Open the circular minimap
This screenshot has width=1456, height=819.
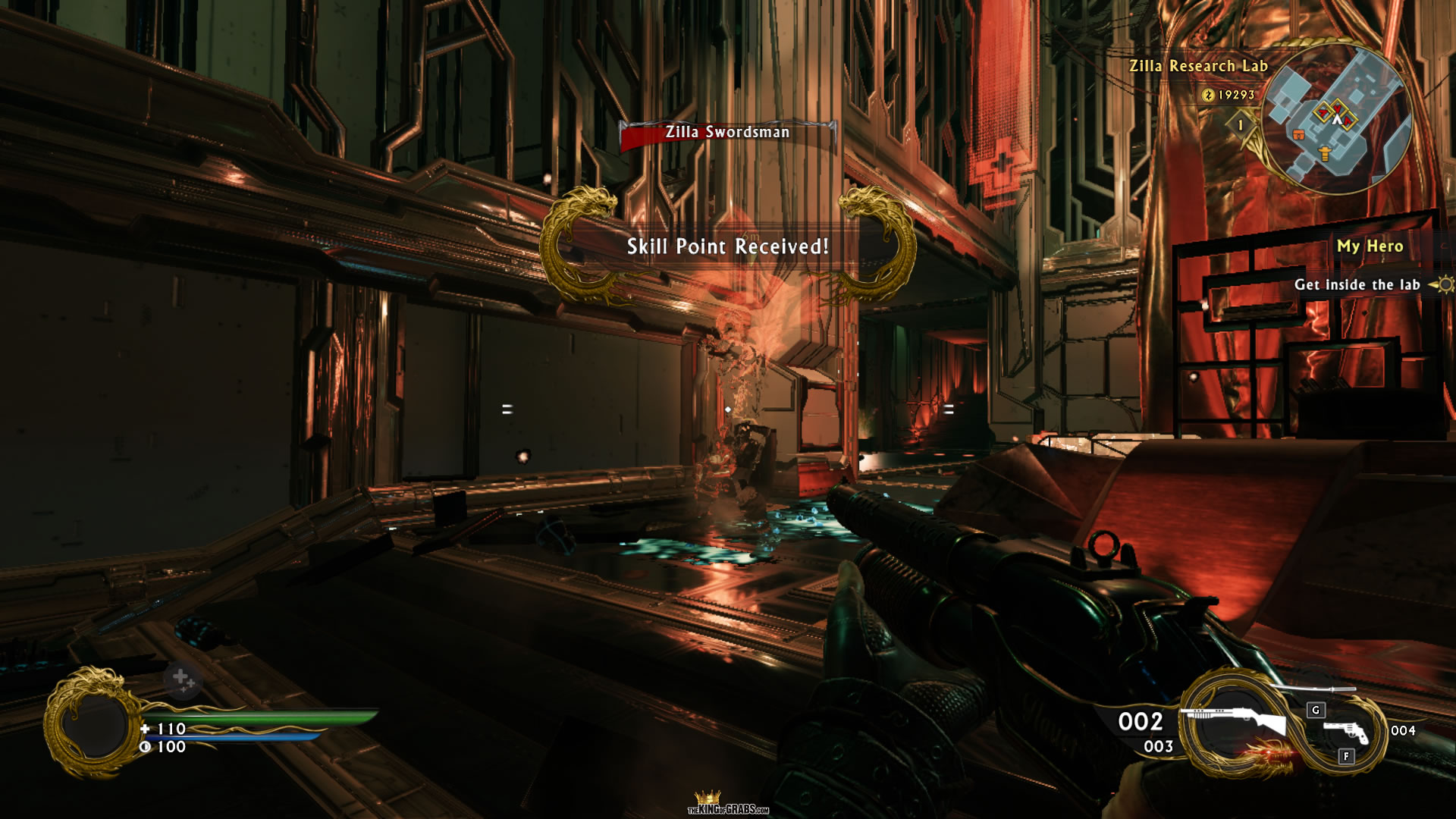pos(1336,120)
